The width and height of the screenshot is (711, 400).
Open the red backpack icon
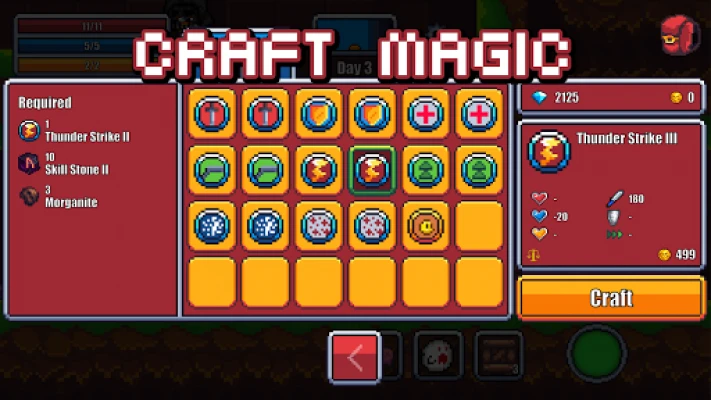[x=679, y=35]
